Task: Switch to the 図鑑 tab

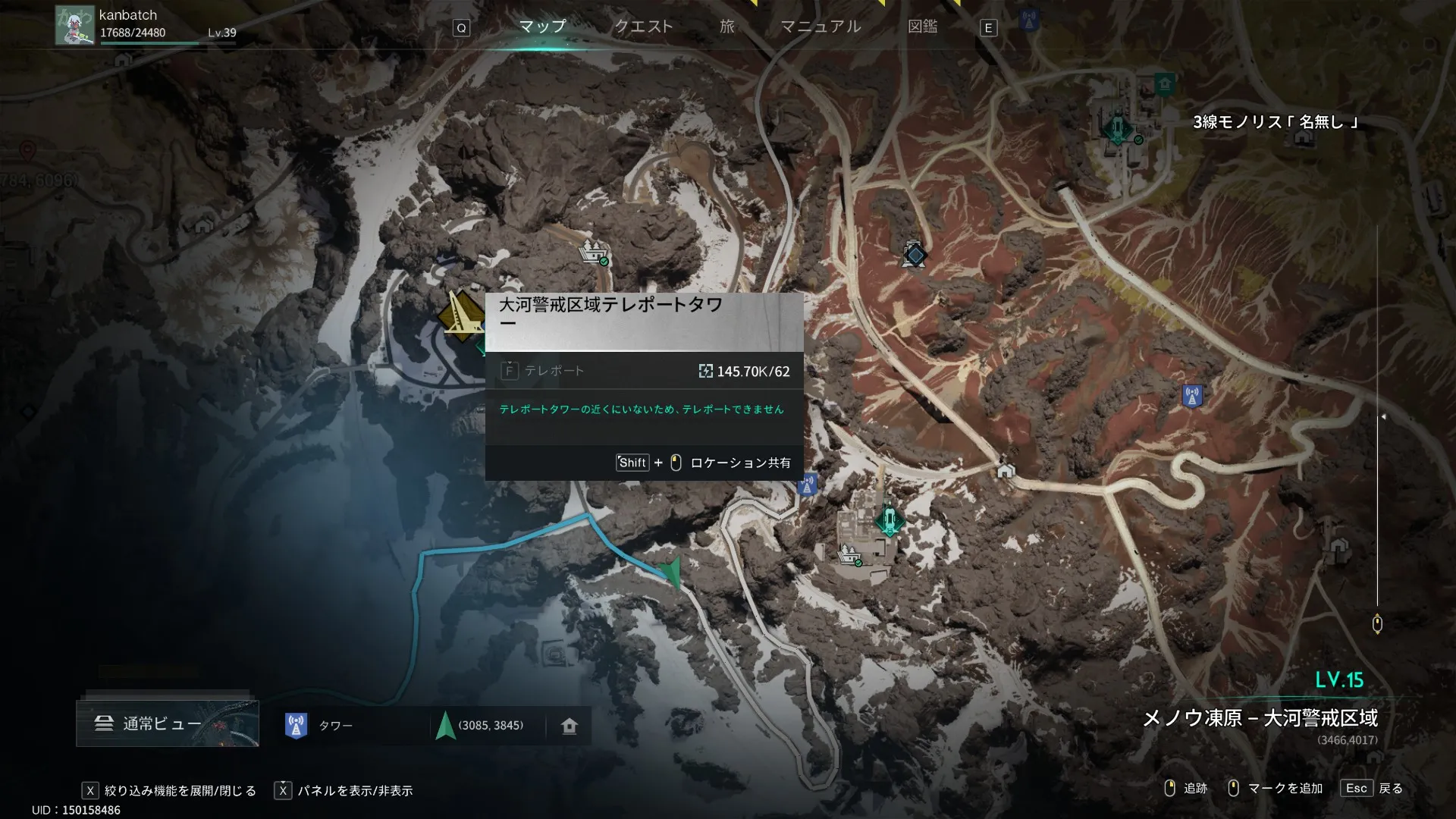Action: click(x=922, y=27)
